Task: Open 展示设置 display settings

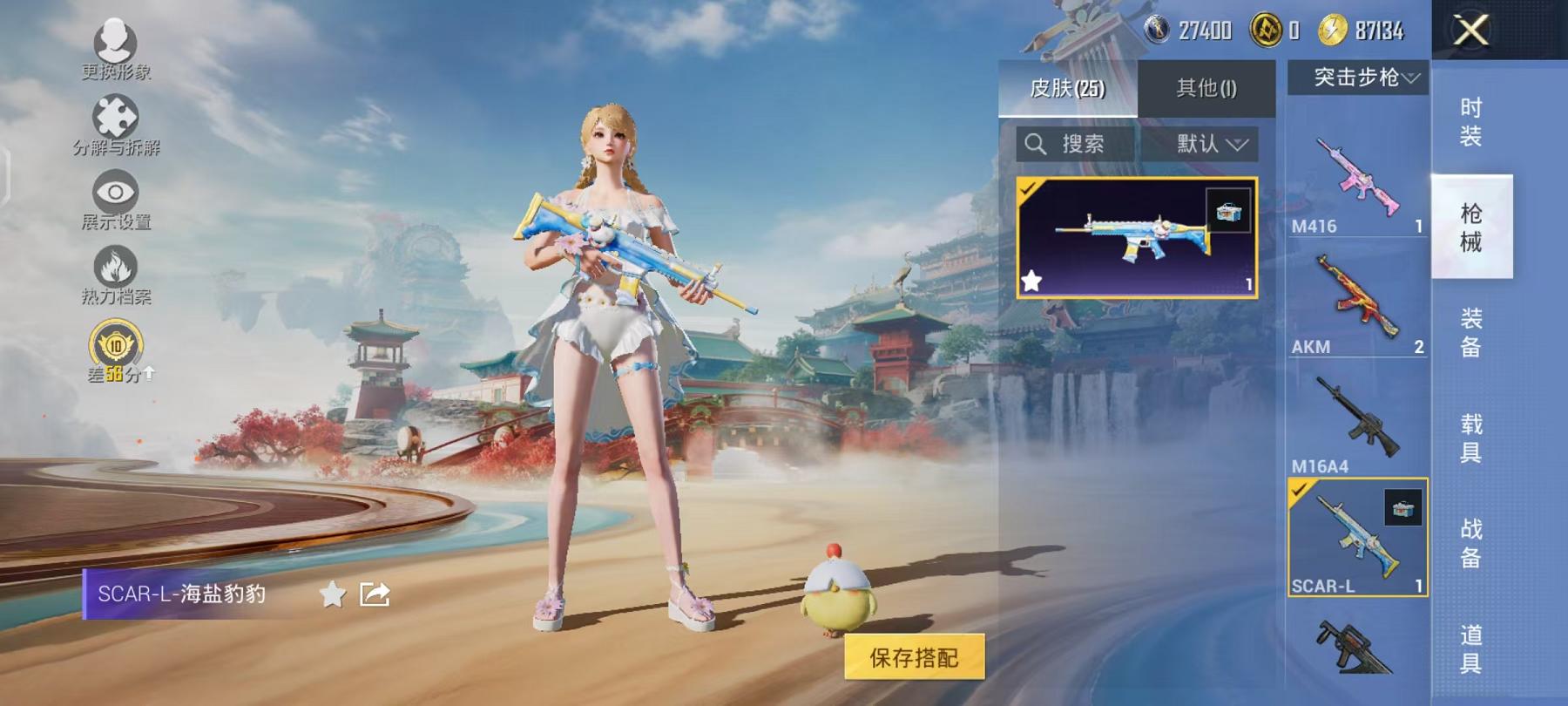Action: point(114,199)
